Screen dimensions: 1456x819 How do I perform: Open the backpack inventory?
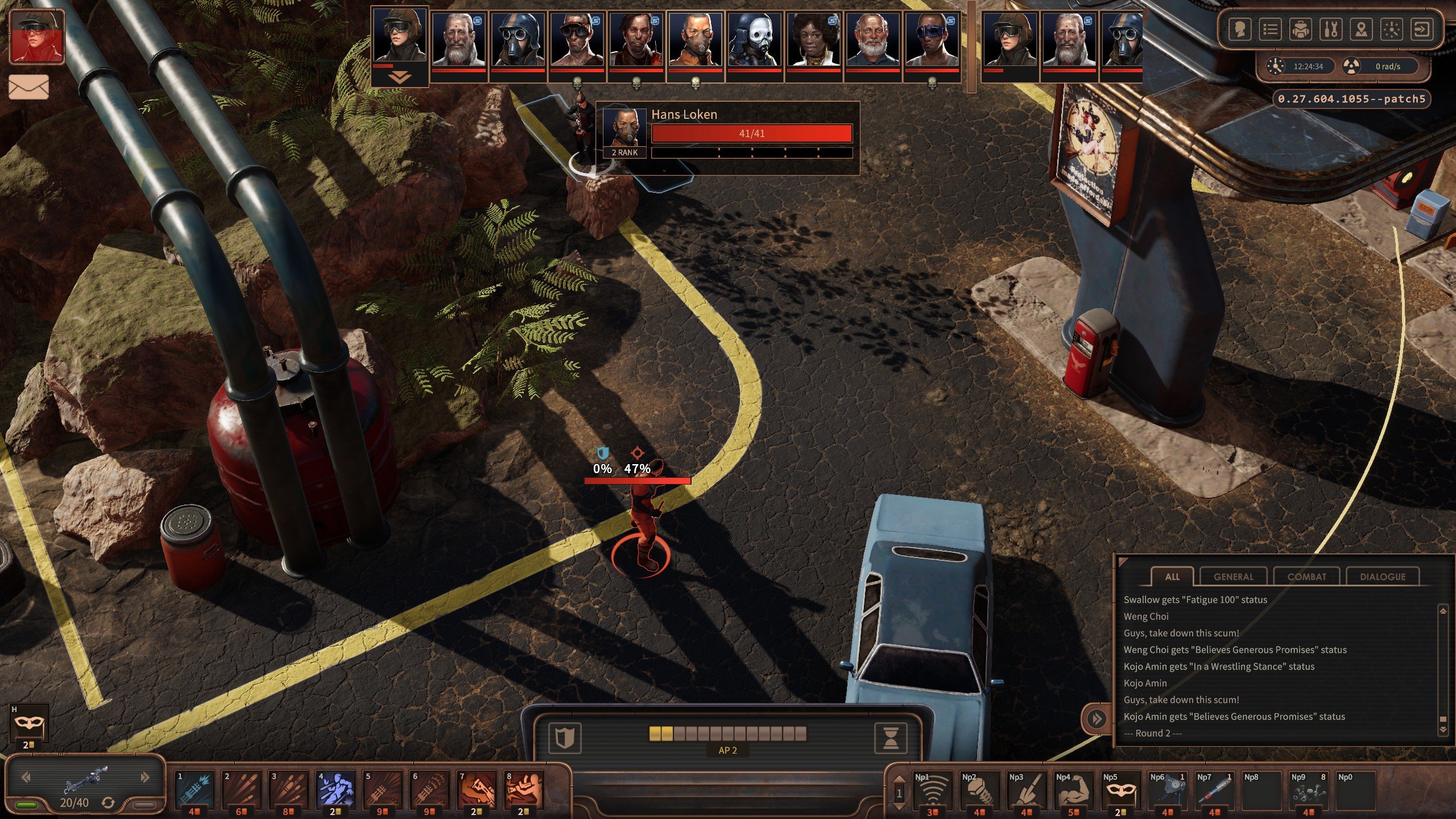pyautogui.click(x=1300, y=29)
